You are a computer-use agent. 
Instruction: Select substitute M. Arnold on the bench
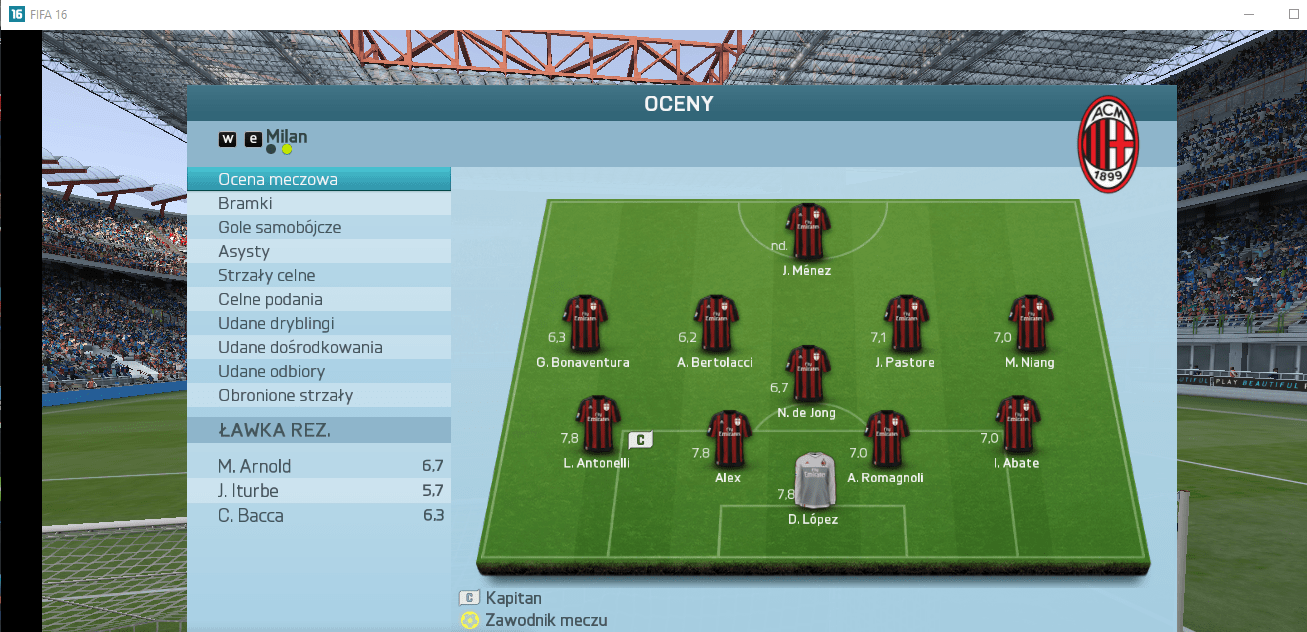(318, 466)
